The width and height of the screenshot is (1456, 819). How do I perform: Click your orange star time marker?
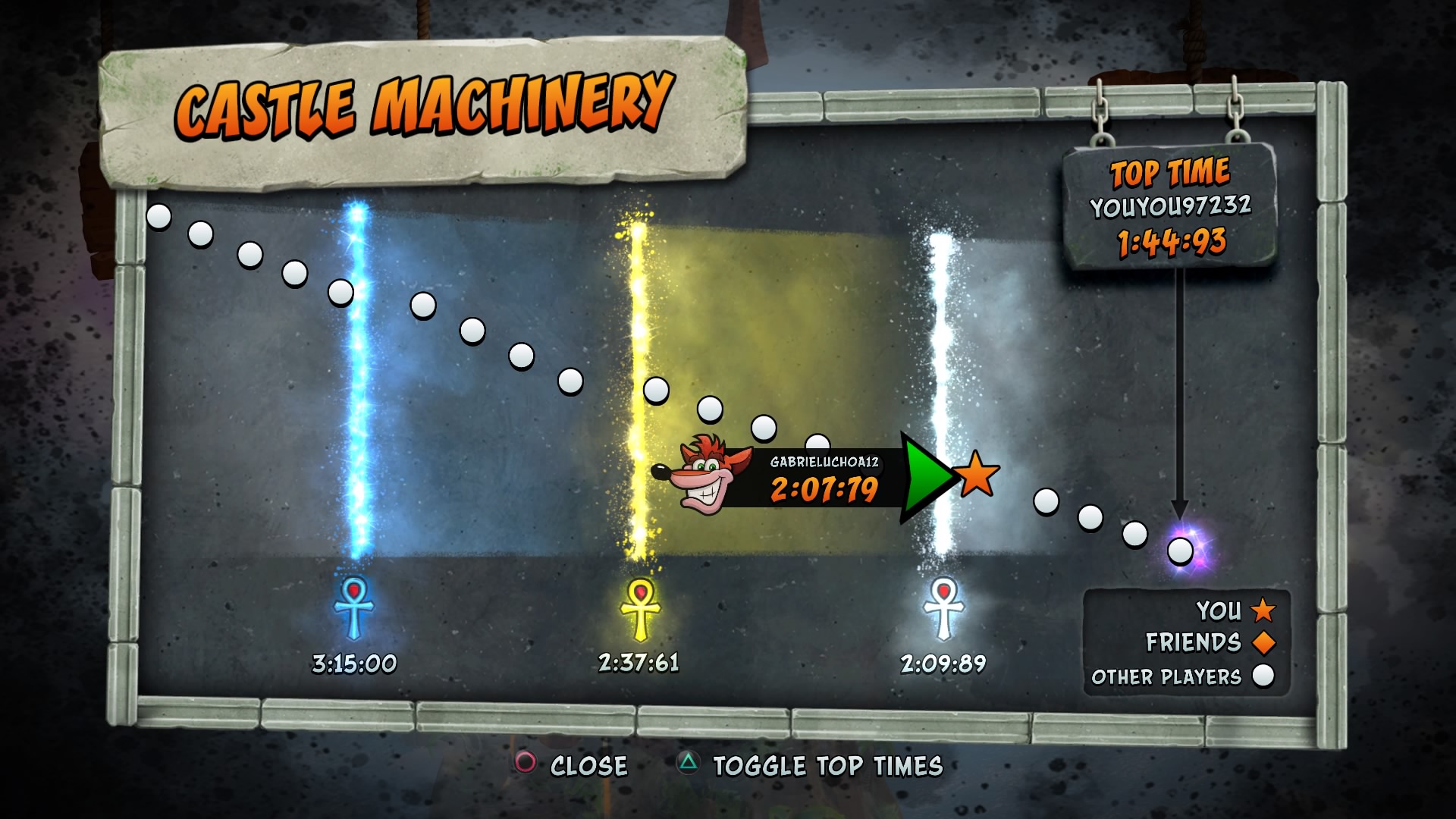coord(977,474)
